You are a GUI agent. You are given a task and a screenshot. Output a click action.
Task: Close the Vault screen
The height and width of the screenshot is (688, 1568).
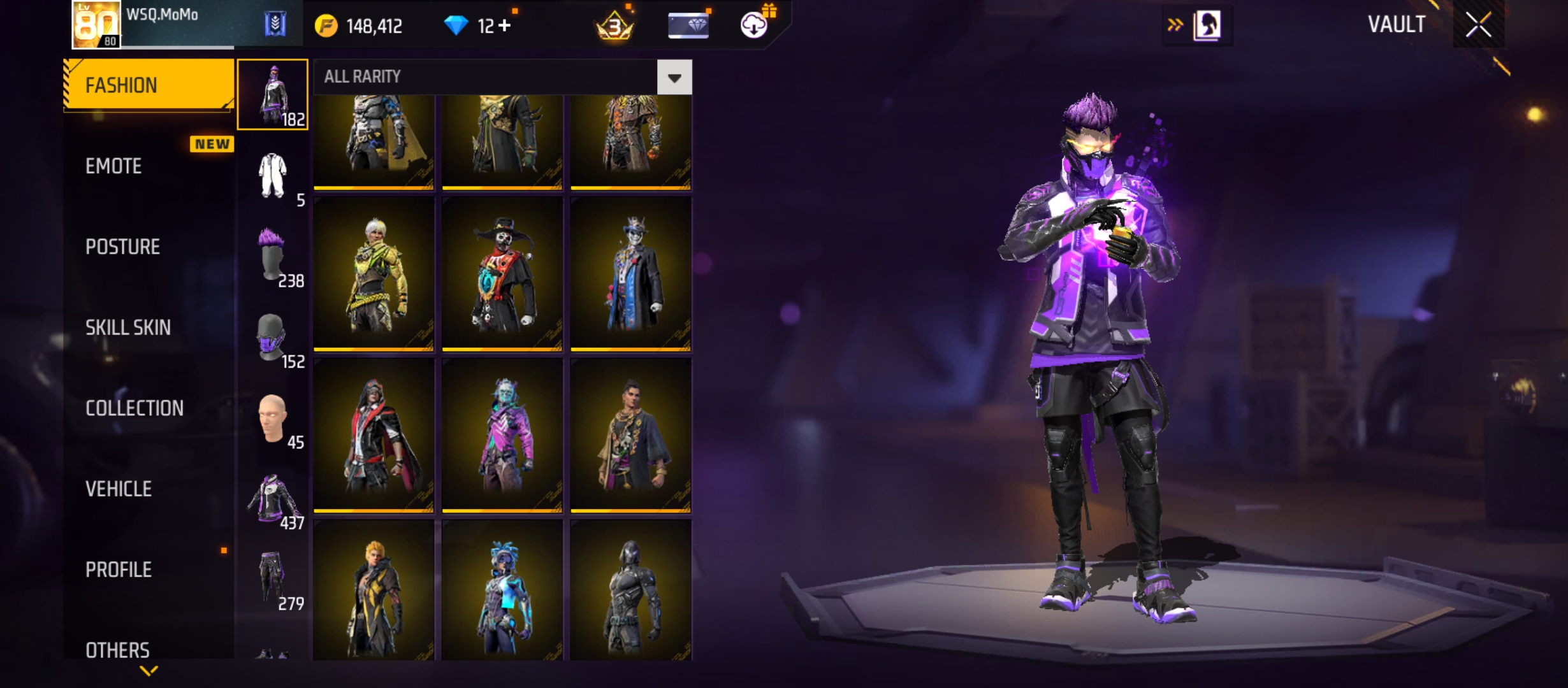[1478, 25]
